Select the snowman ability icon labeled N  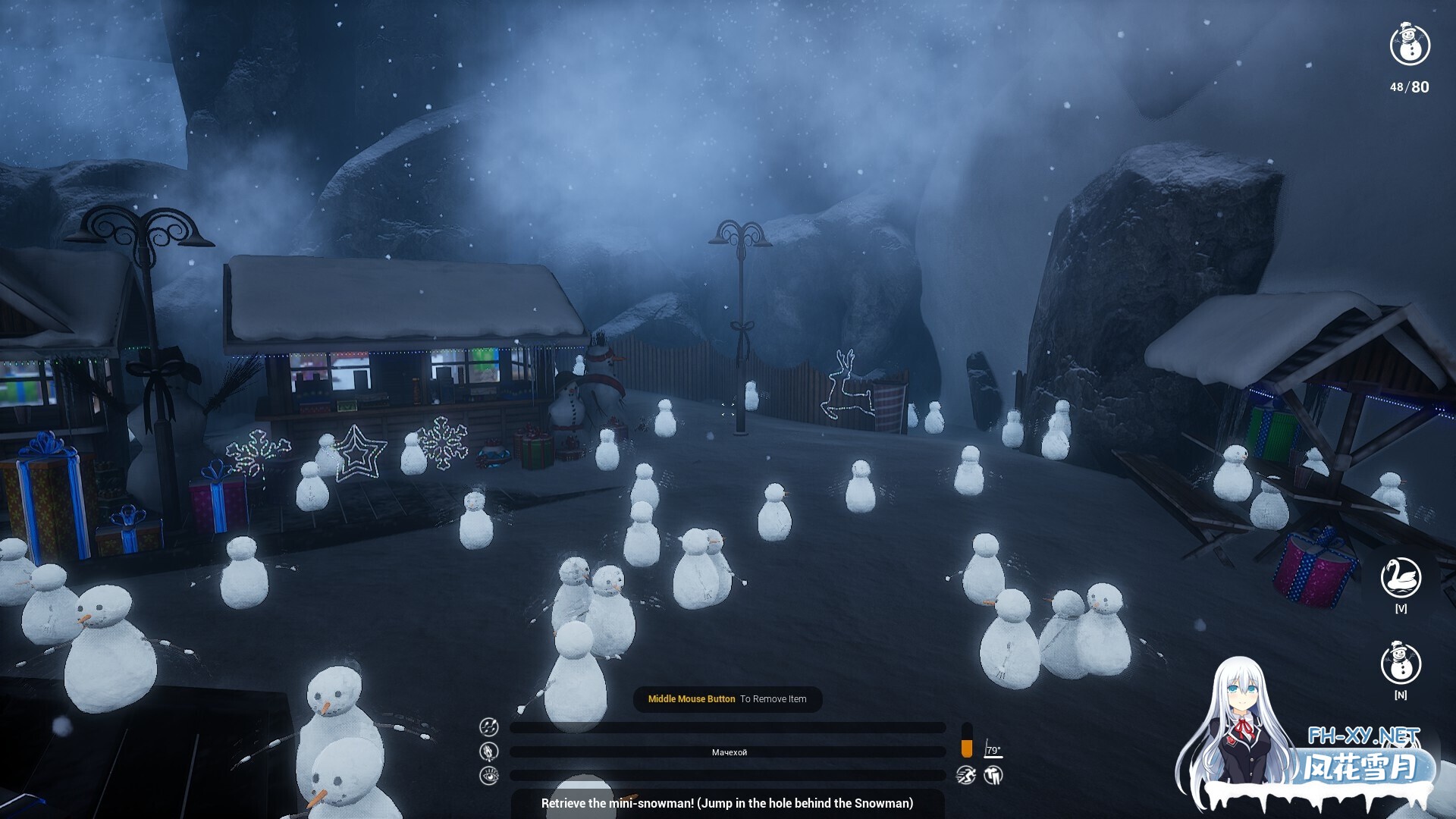pyautogui.click(x=1401, y=664)
